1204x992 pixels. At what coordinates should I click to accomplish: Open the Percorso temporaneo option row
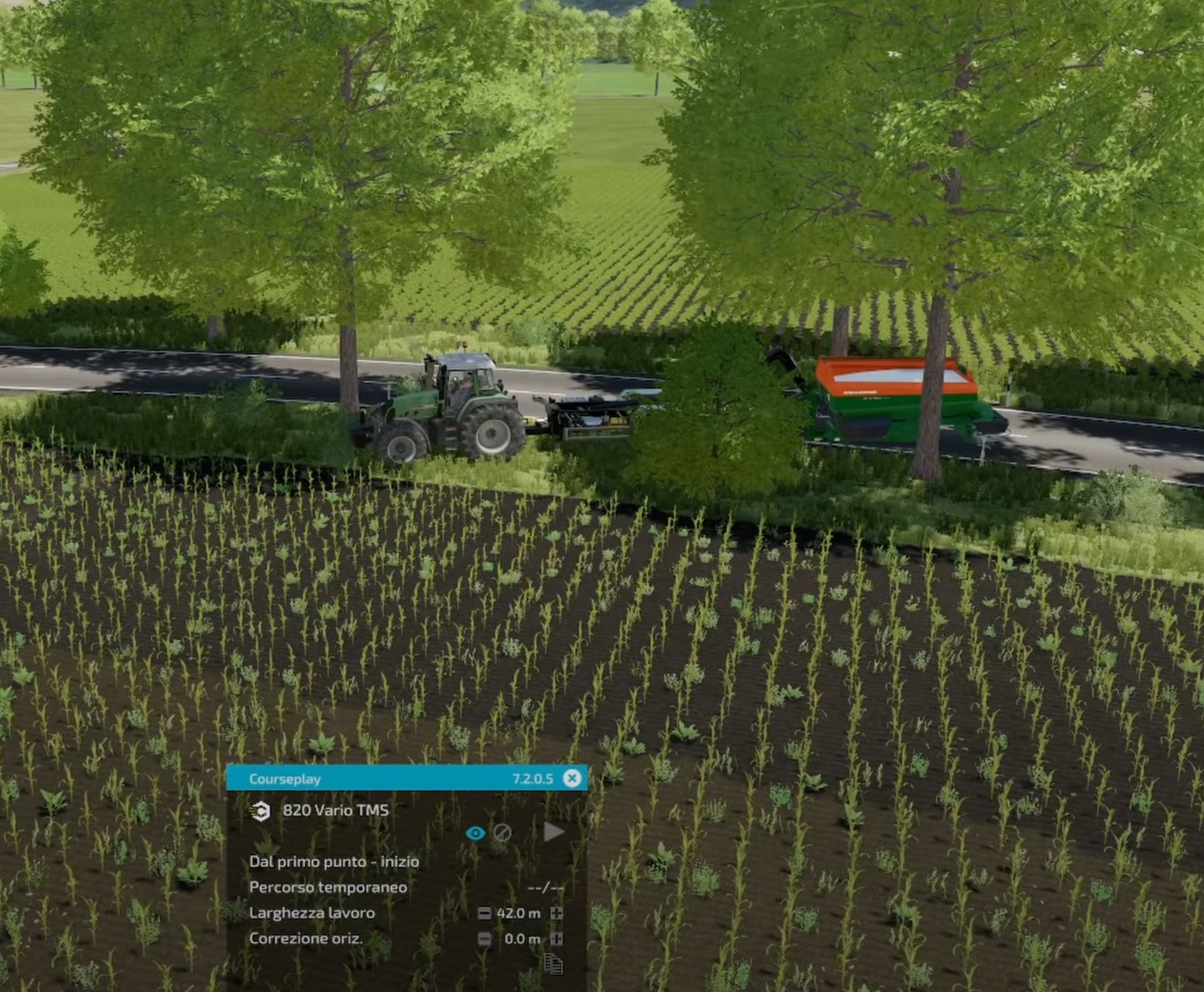[328, 887]
